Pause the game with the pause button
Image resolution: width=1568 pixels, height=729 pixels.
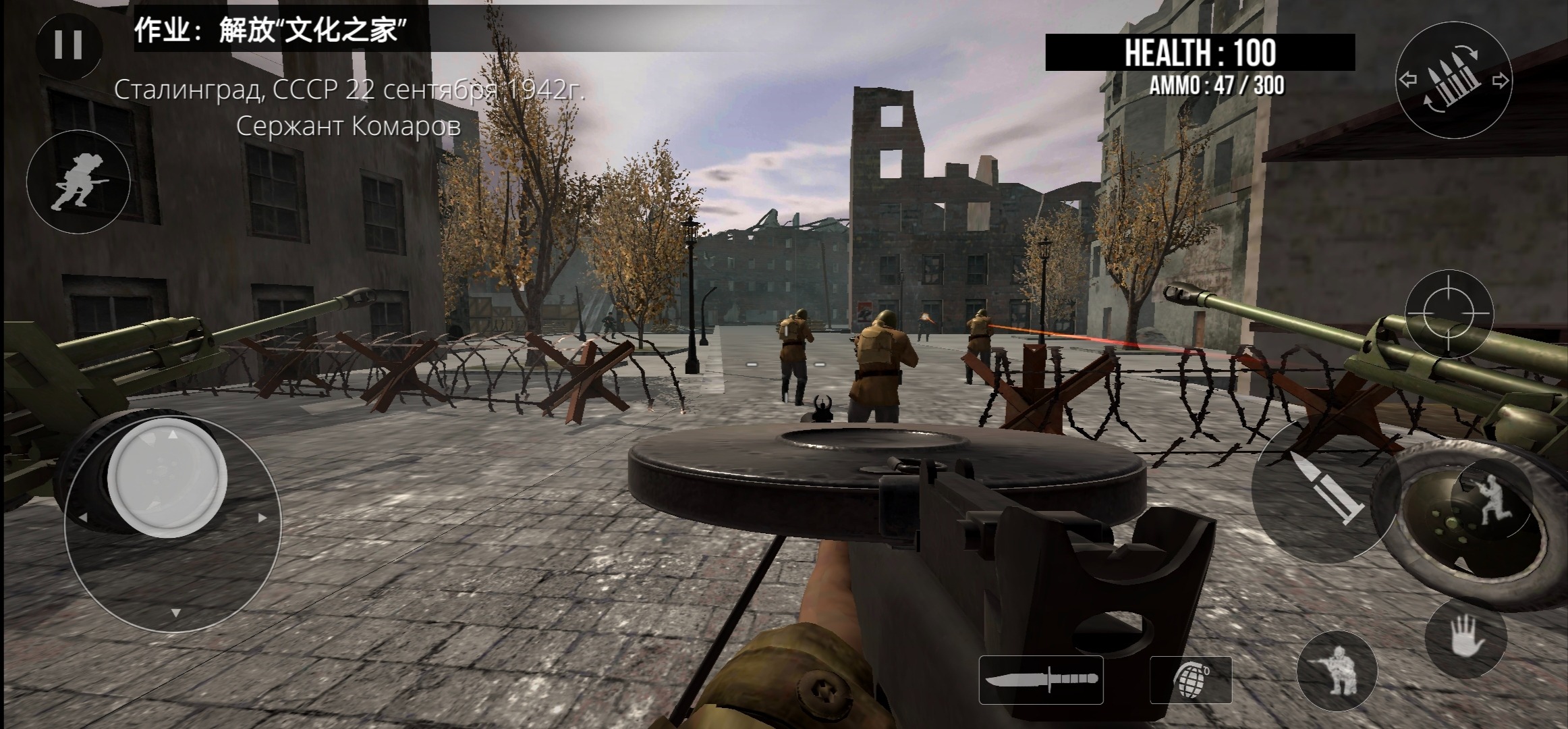68,45
